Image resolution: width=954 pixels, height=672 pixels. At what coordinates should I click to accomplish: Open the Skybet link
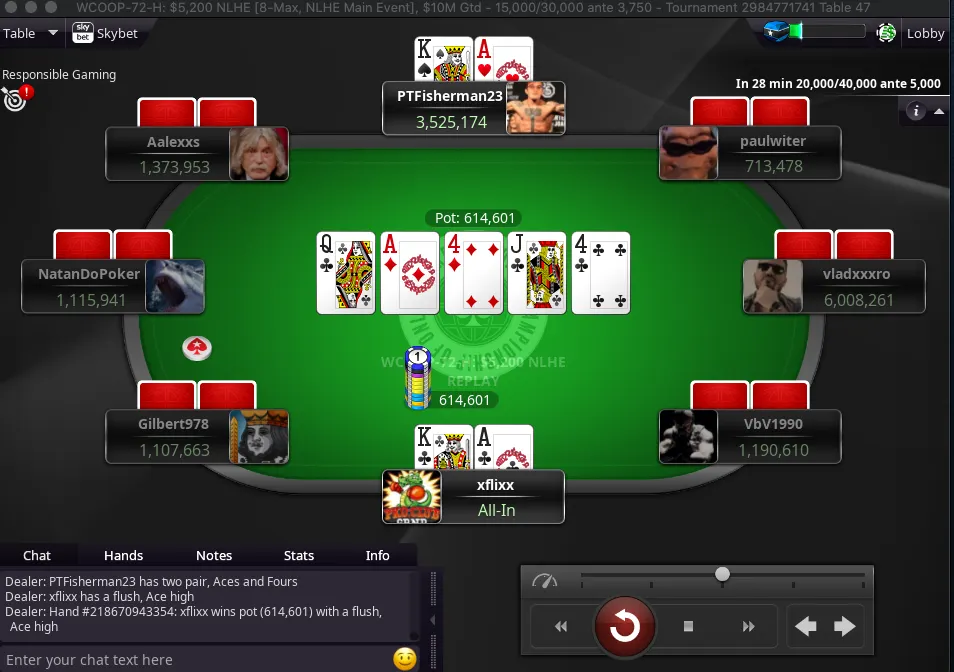click(x=106, y=33)
